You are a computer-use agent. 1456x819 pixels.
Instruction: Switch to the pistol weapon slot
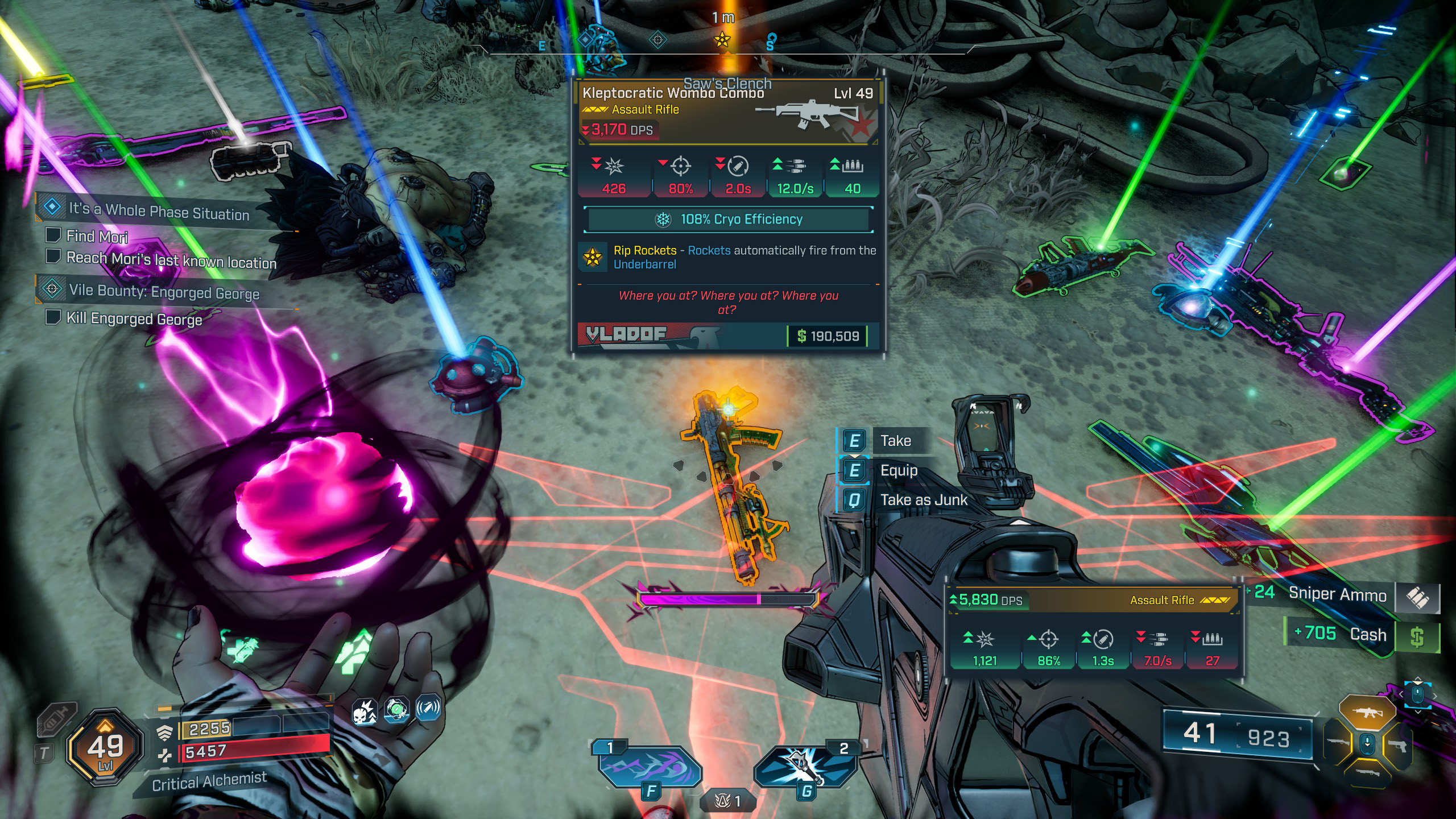coord(1397,744)
